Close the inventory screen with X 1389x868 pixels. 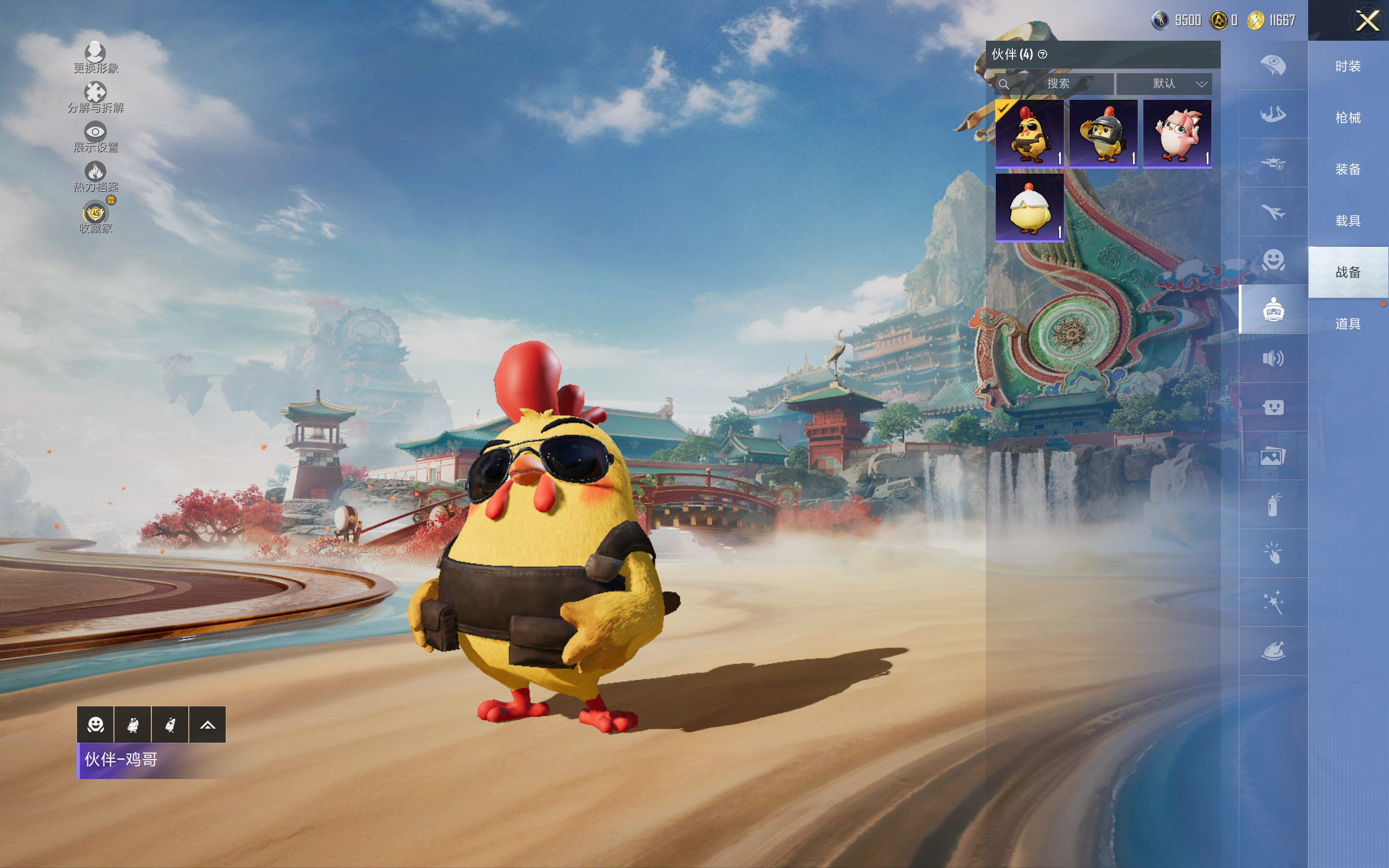pos(1367,21)
